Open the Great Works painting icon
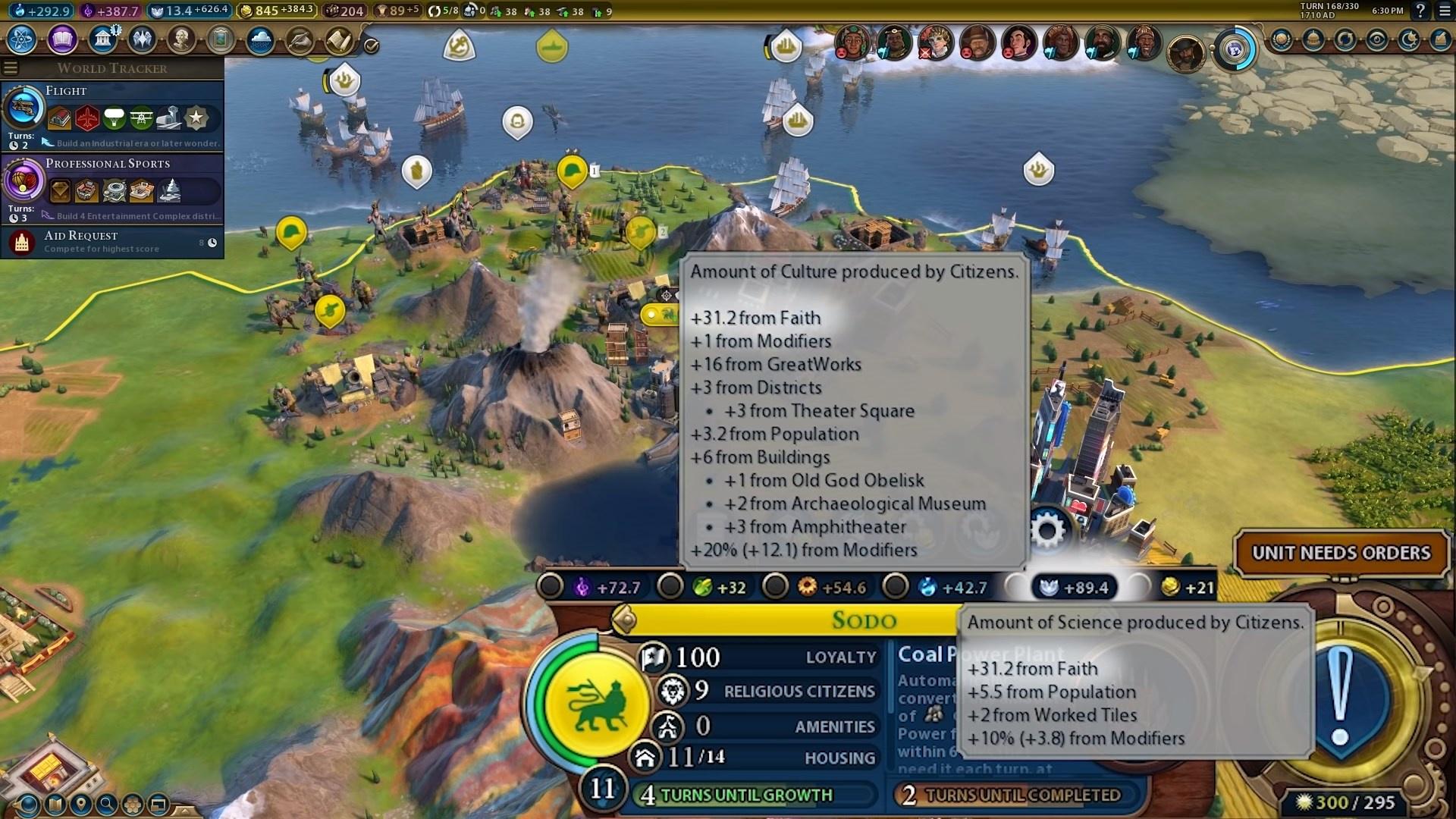This screenshot has width=1456, height=819. [221, 39]
